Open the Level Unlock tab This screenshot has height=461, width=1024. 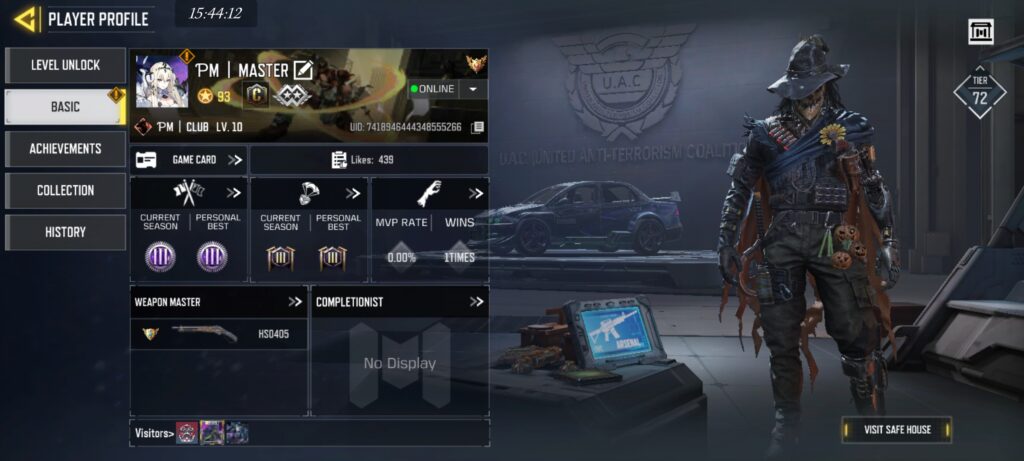click(x=65, y=66)
